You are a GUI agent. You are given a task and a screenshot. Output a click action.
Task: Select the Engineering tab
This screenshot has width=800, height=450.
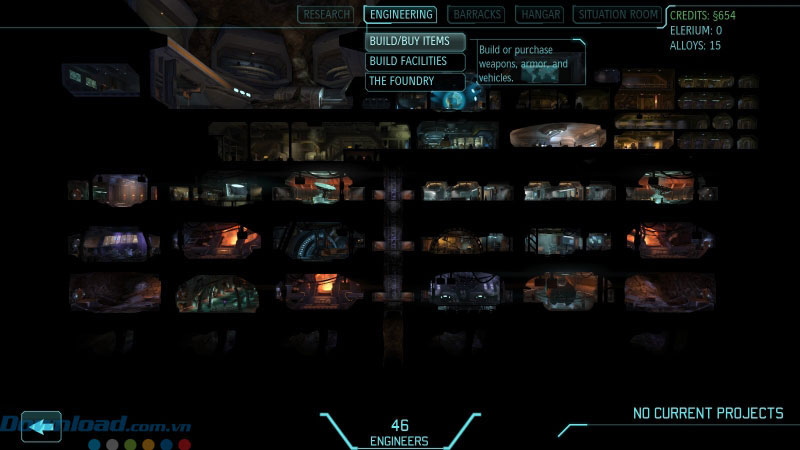(400, 14)
